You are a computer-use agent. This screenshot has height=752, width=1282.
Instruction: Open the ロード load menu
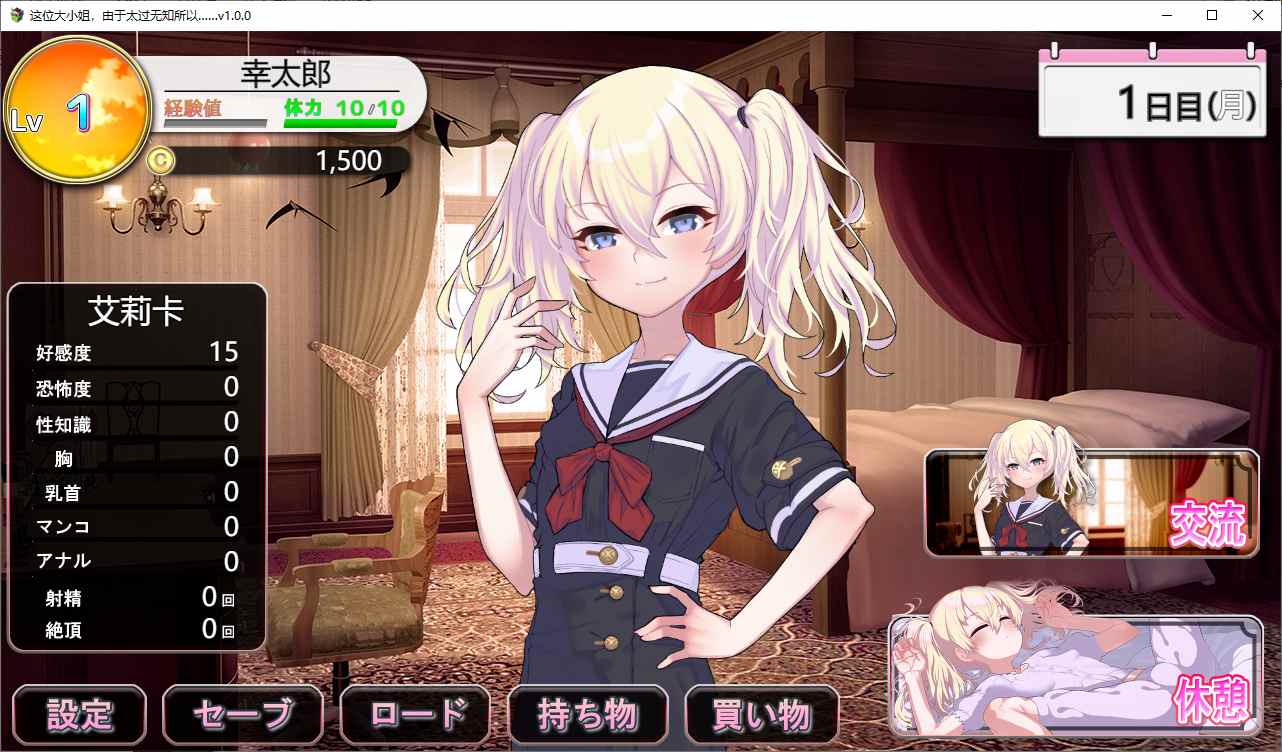pos(415,714)
